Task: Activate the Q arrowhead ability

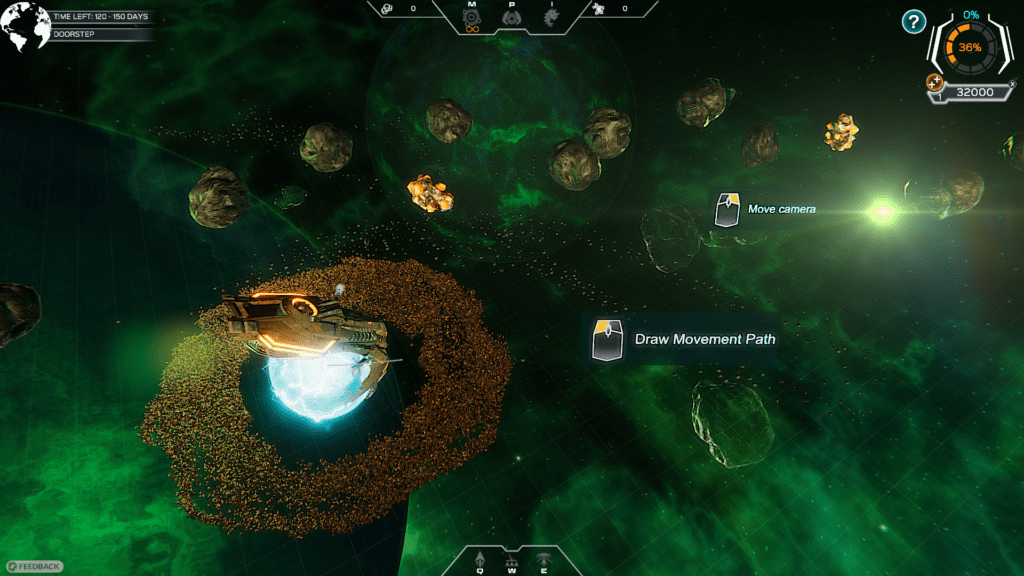Action: [x=479, y=558]
